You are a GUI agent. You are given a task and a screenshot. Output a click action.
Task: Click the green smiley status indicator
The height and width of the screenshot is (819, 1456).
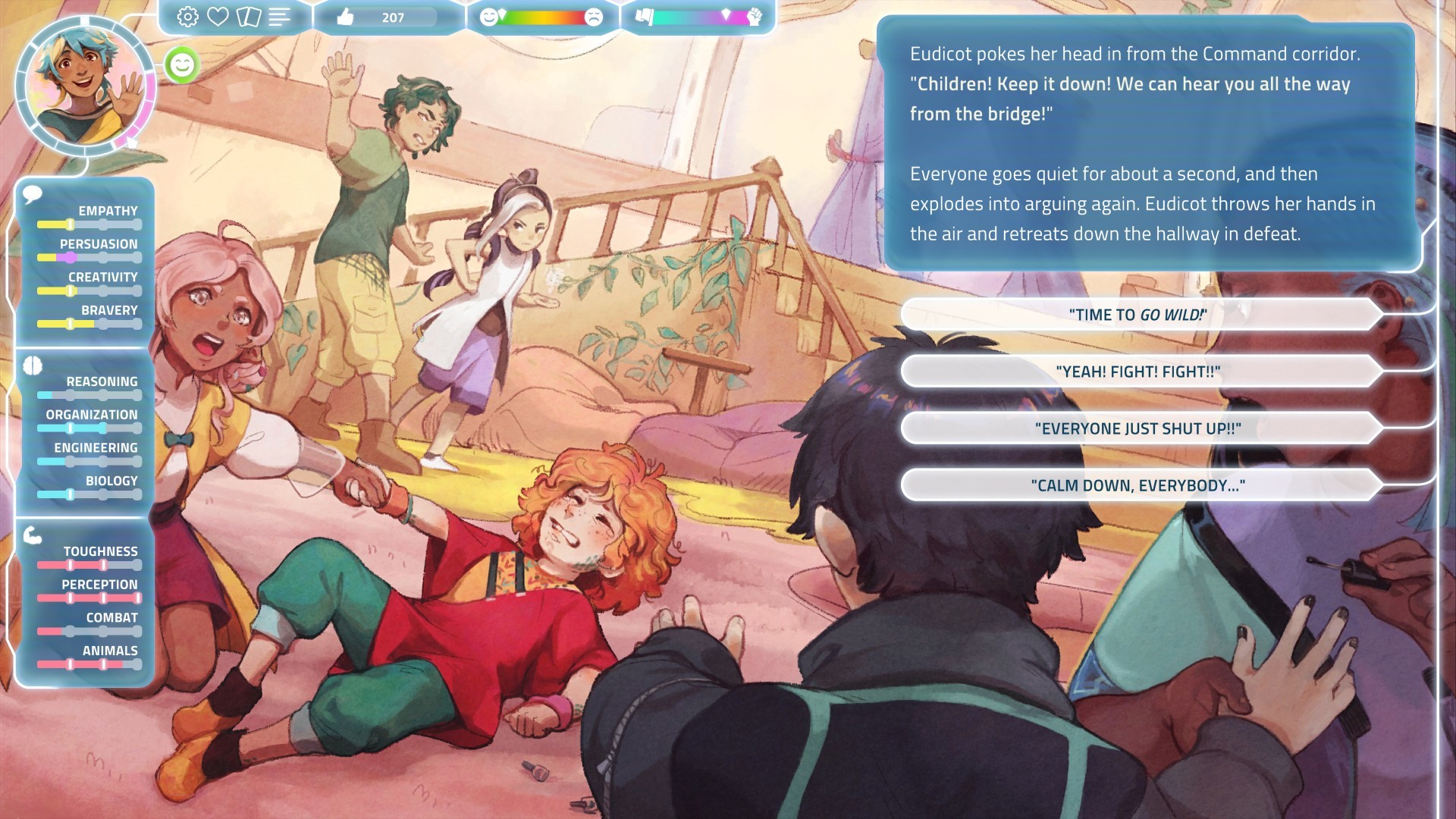pos(180,66)
